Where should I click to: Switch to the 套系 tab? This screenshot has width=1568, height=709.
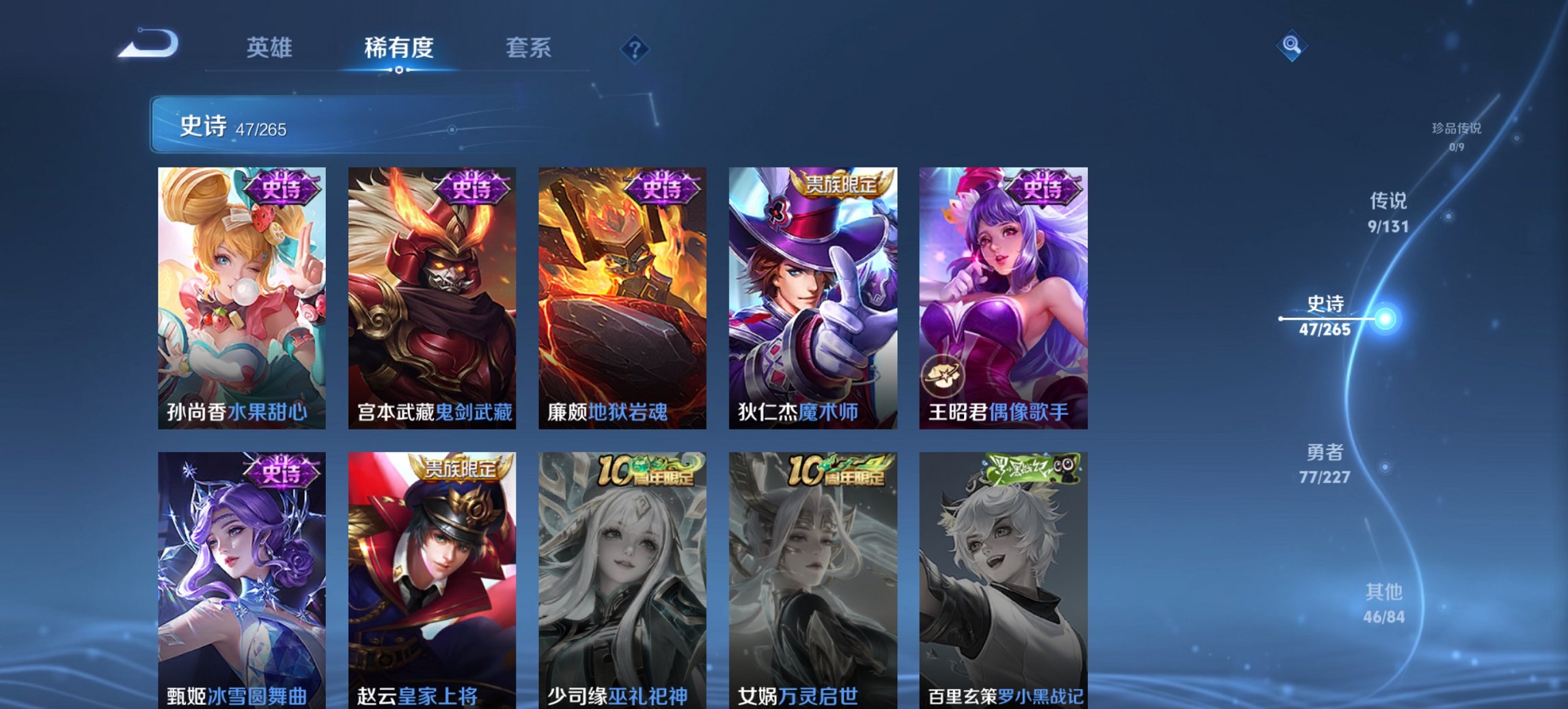[527, 48]
